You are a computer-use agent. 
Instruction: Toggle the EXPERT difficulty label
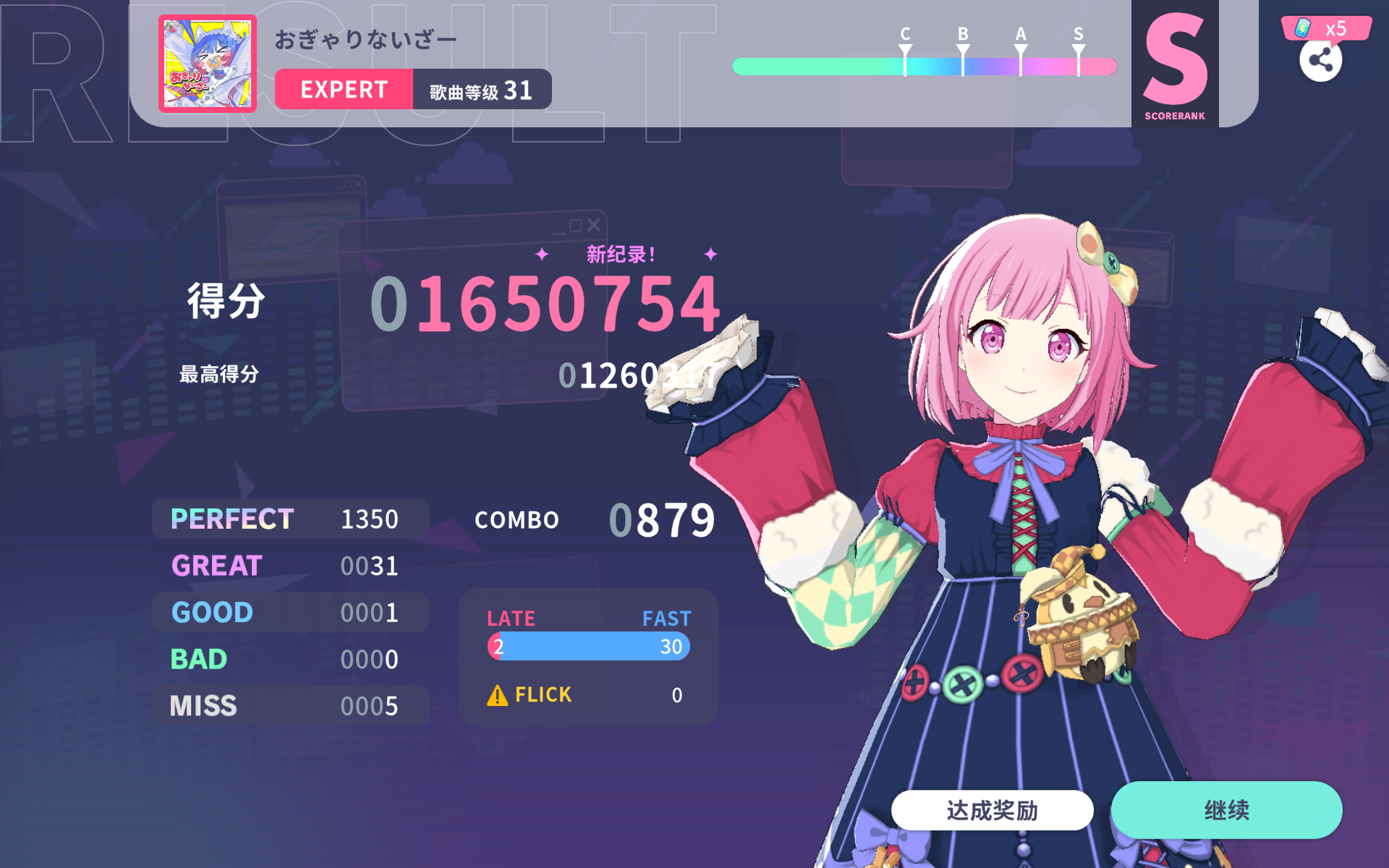[344, 89]
